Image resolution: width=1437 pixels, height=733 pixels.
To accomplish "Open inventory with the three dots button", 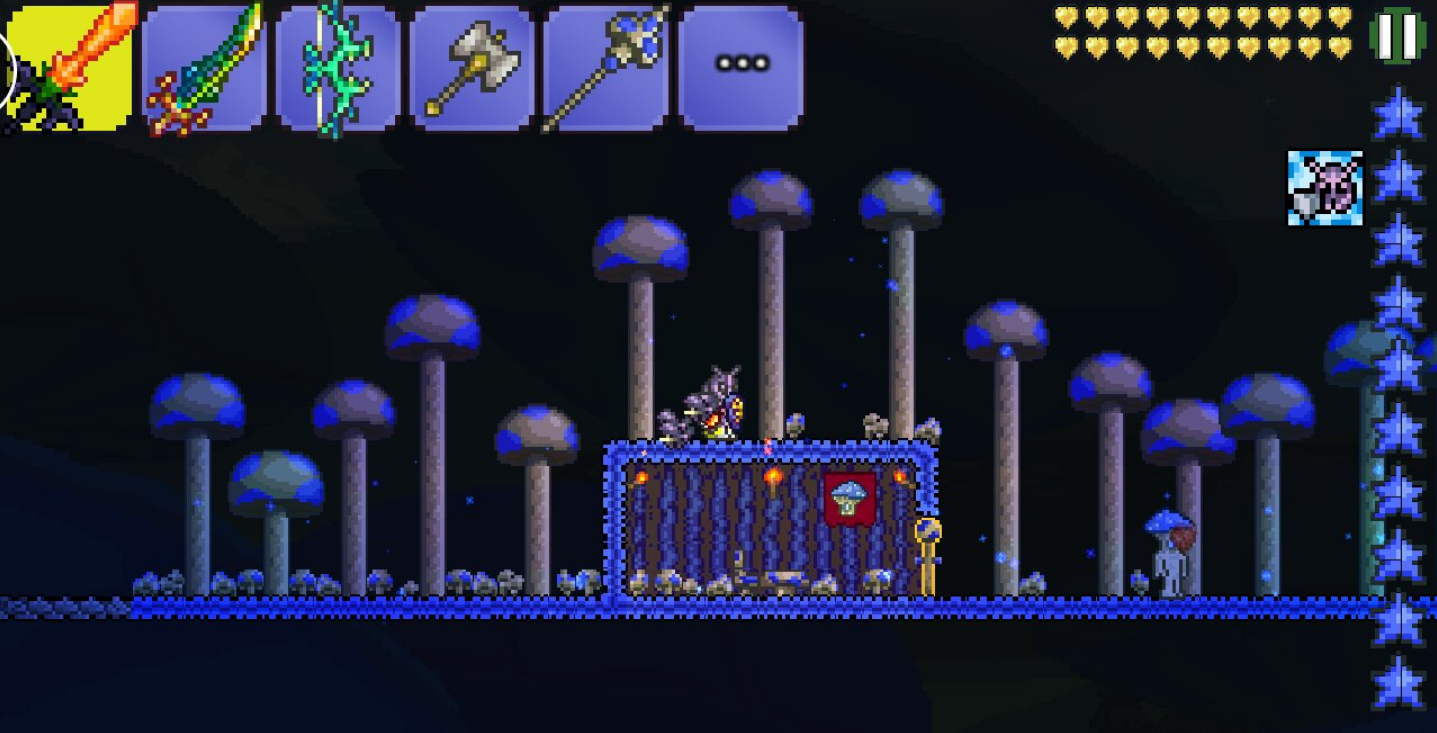I will click(741, 66).
